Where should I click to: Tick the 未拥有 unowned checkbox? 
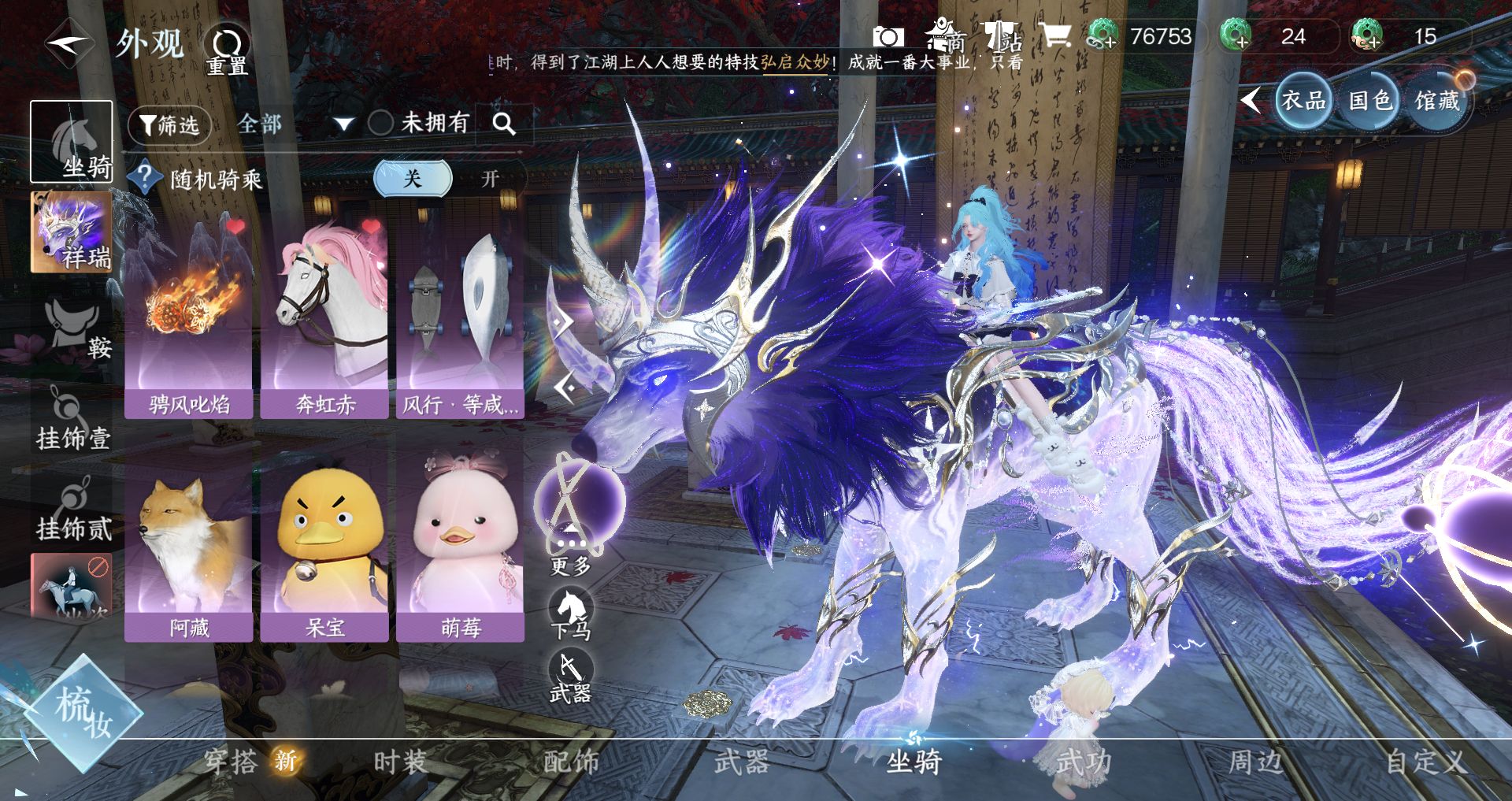coord(381,123)
